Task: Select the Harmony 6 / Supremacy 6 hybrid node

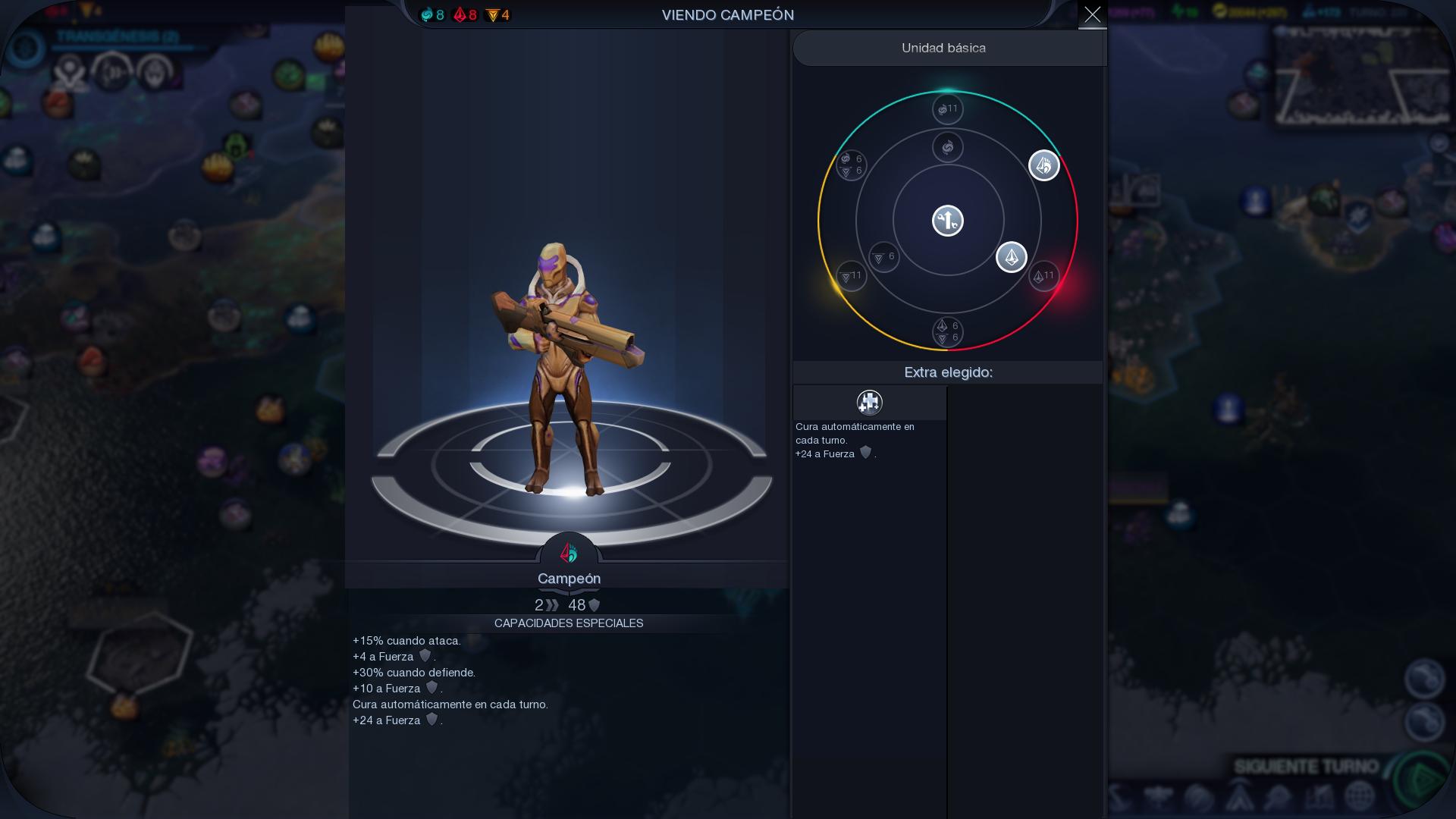Action: tap(851, 165)
